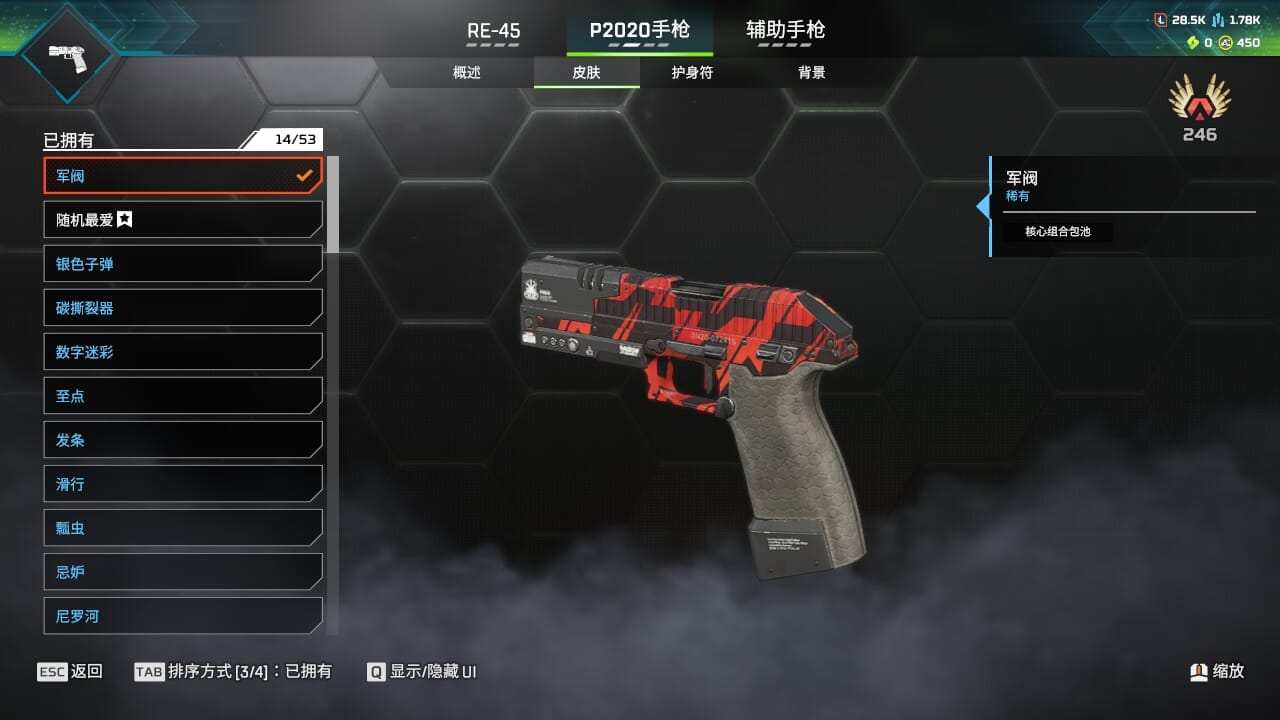This screenshot has width=1280, height=720.
Task: Switch to the 护身符 sub-tab
Action: [692, 73]
